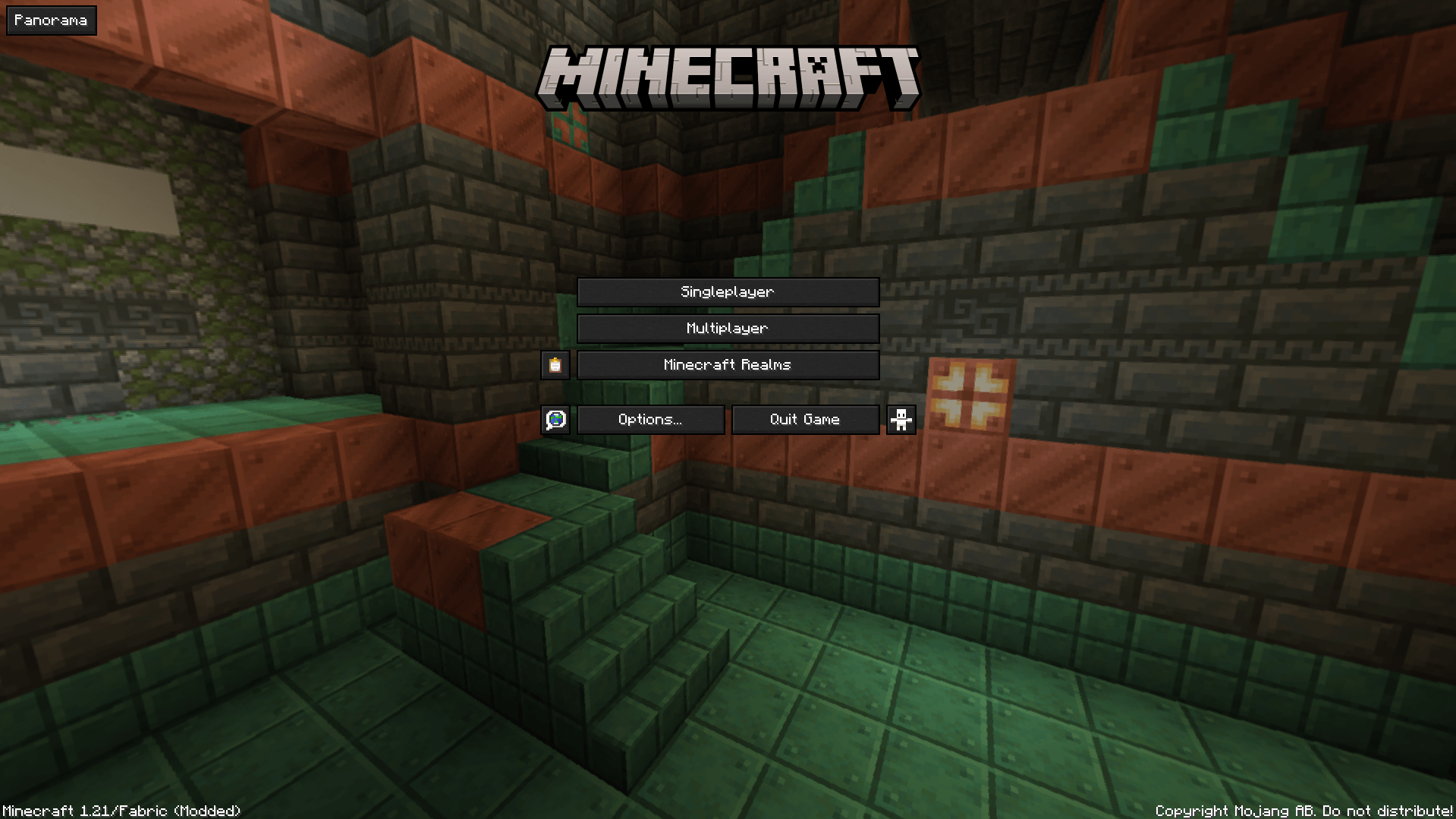The width and height of the screenshot is (1456, 819).
Task: Open the Options... menu
Action: click(x=649, y=419)
